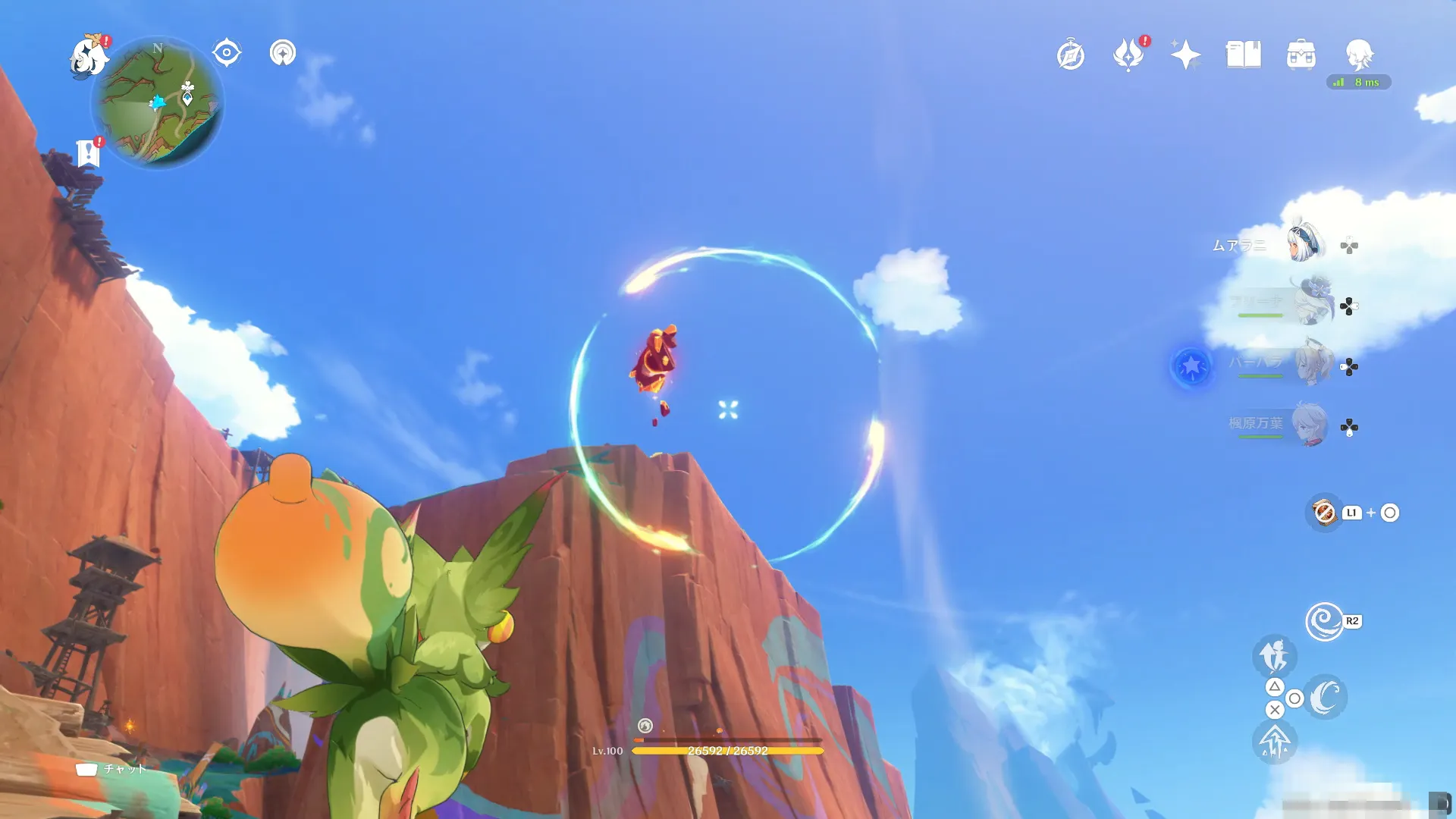Screen dimensions: 1456x819
Task: Use the disabled food gadget icon
Action: [x=1324, y=513]
